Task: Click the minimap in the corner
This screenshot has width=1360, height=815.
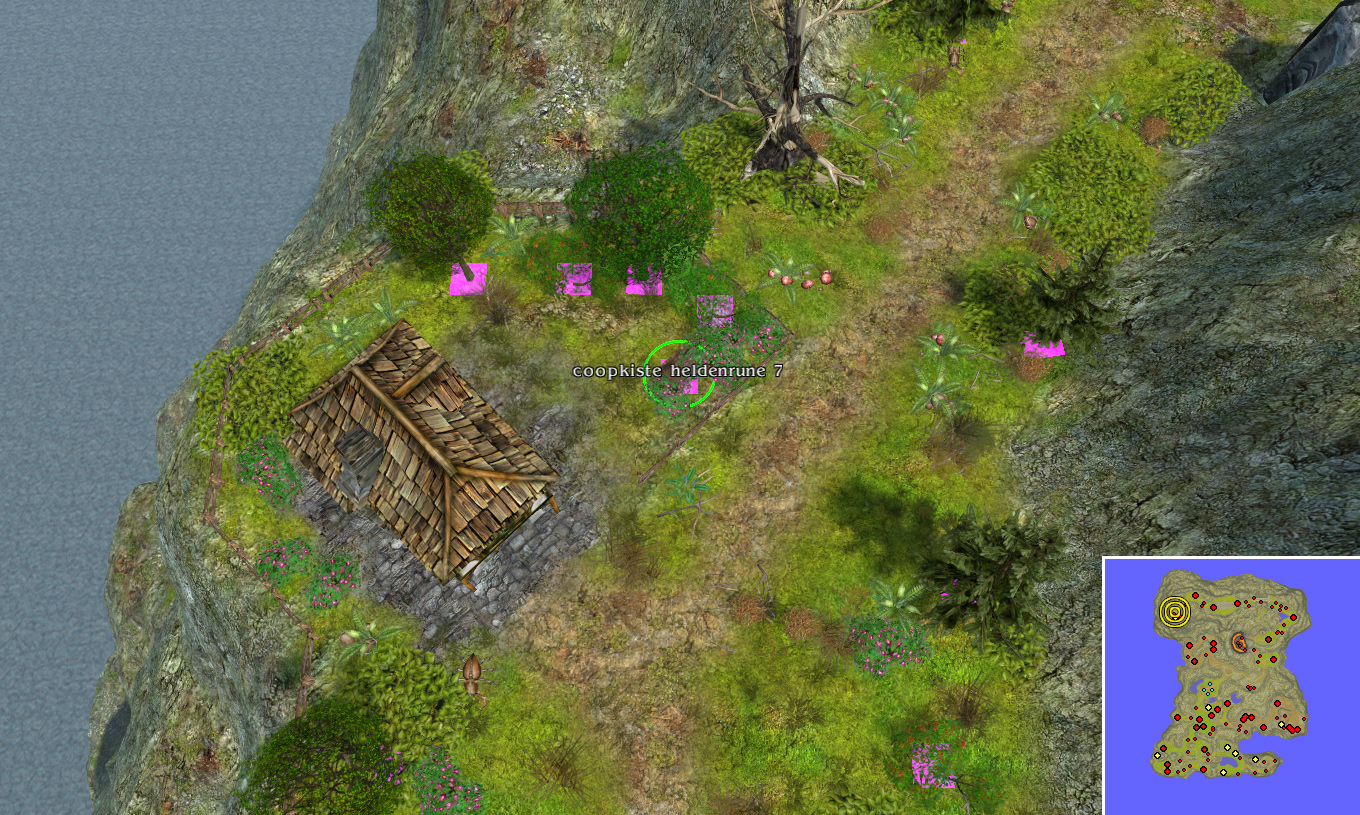Action: (x=1231, y=686)
